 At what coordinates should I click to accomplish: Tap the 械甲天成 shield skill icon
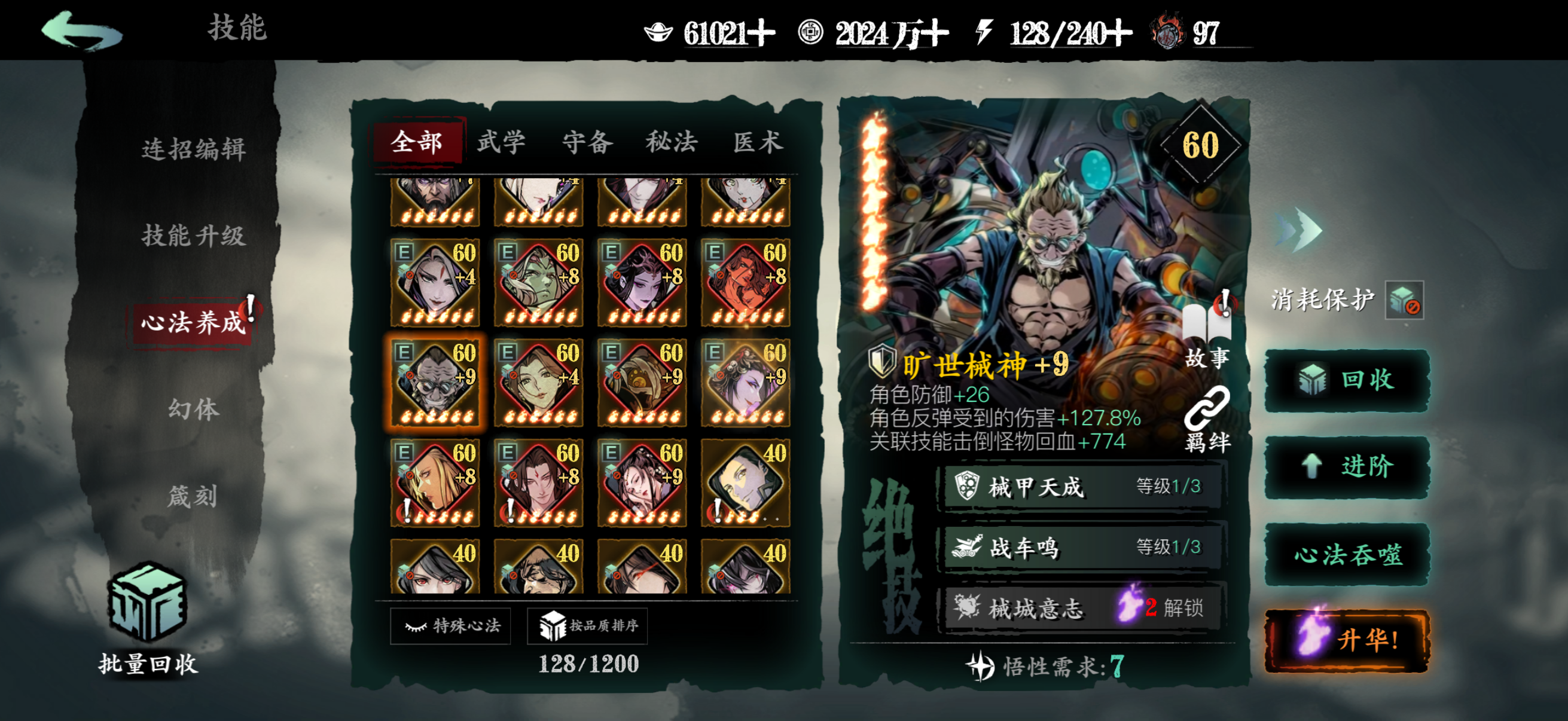tap(966, 485)
